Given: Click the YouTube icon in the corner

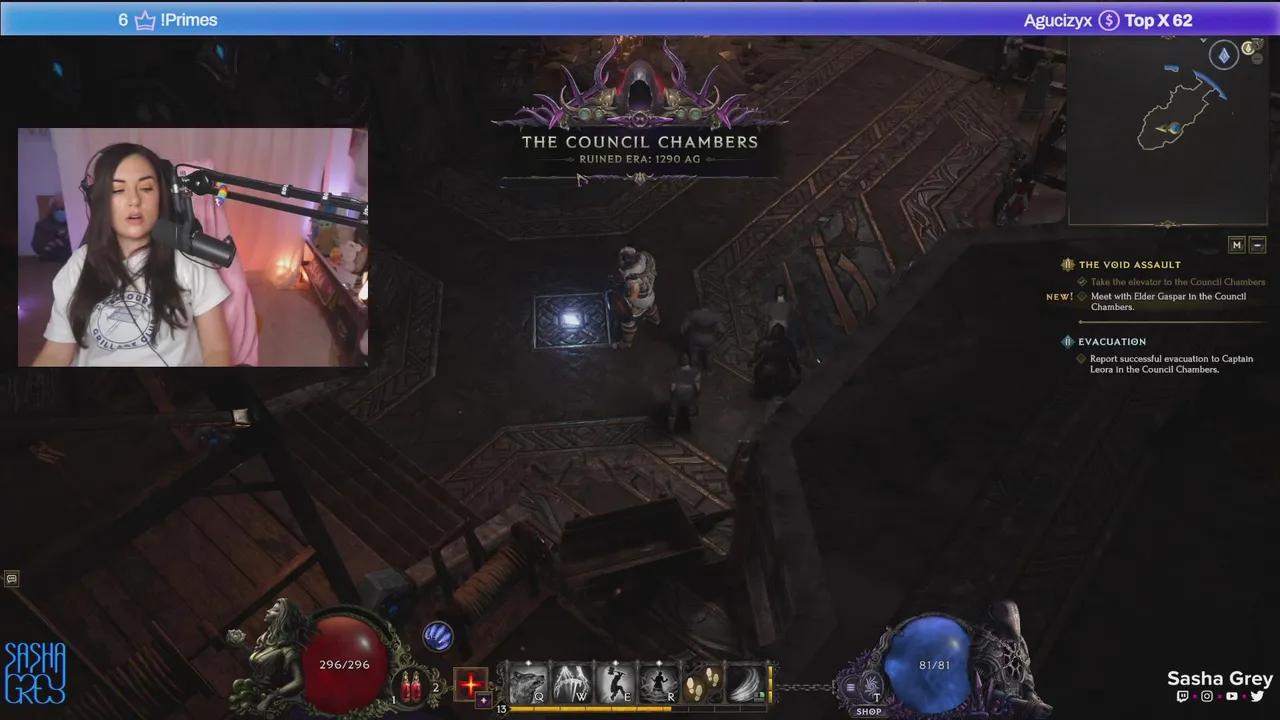Looking at the screenshot, I should [x=1232, y=696].
